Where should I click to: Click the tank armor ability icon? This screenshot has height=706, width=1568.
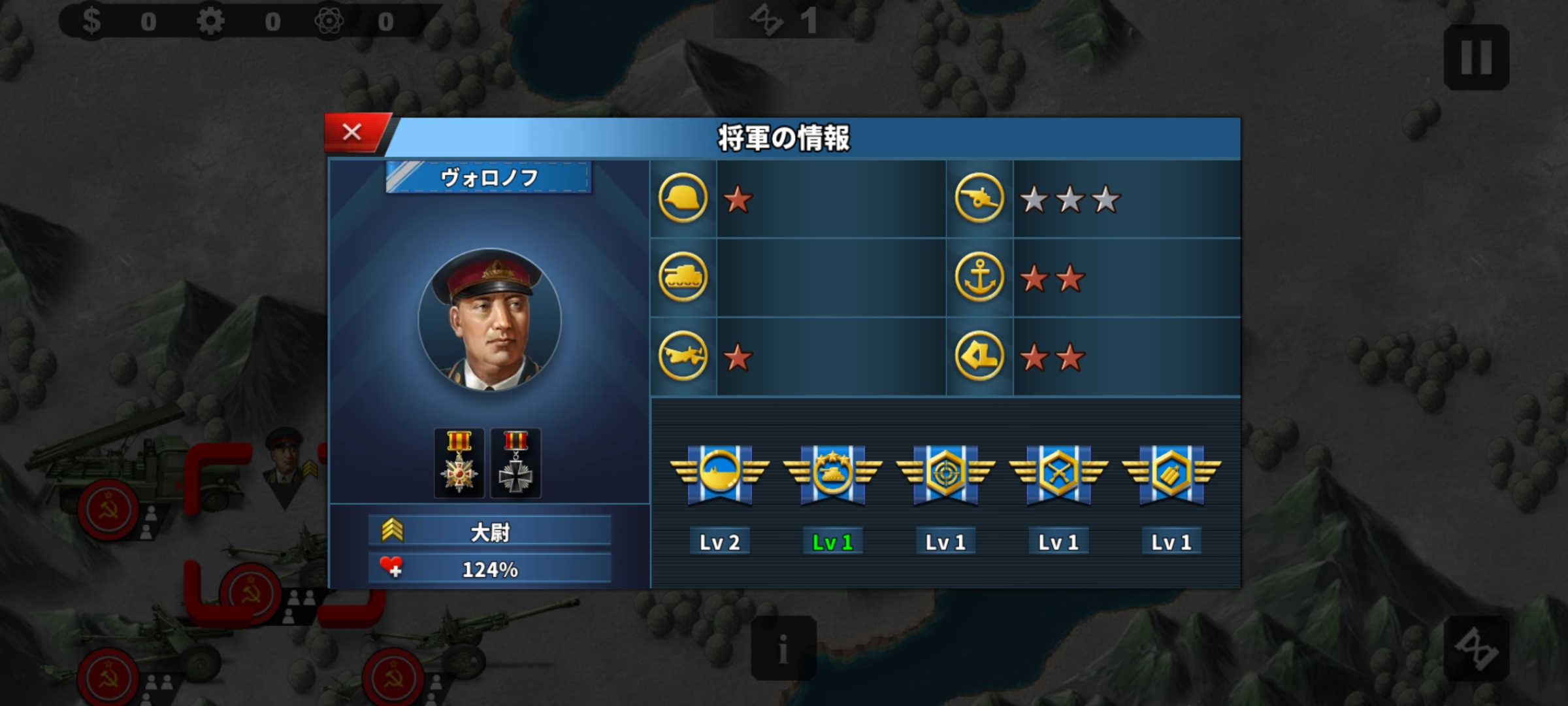click(x=683, y=277)
